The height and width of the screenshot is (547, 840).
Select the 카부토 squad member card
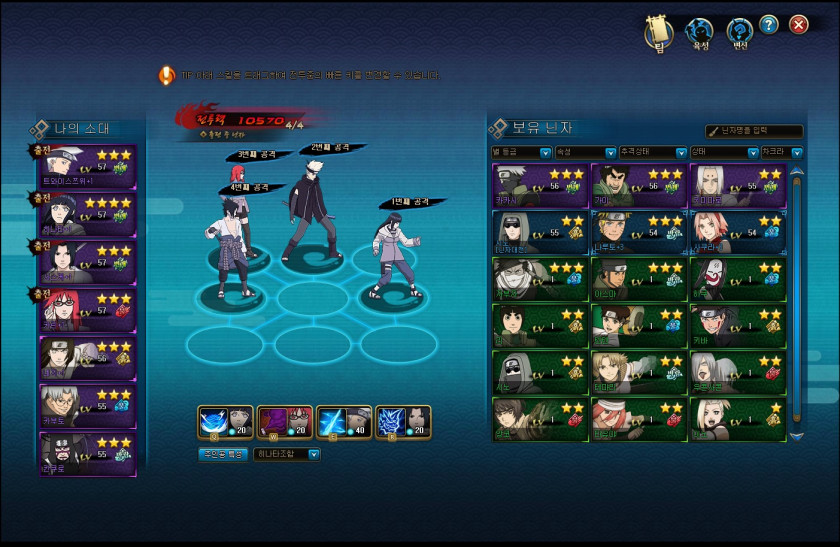tap(88, 406)
